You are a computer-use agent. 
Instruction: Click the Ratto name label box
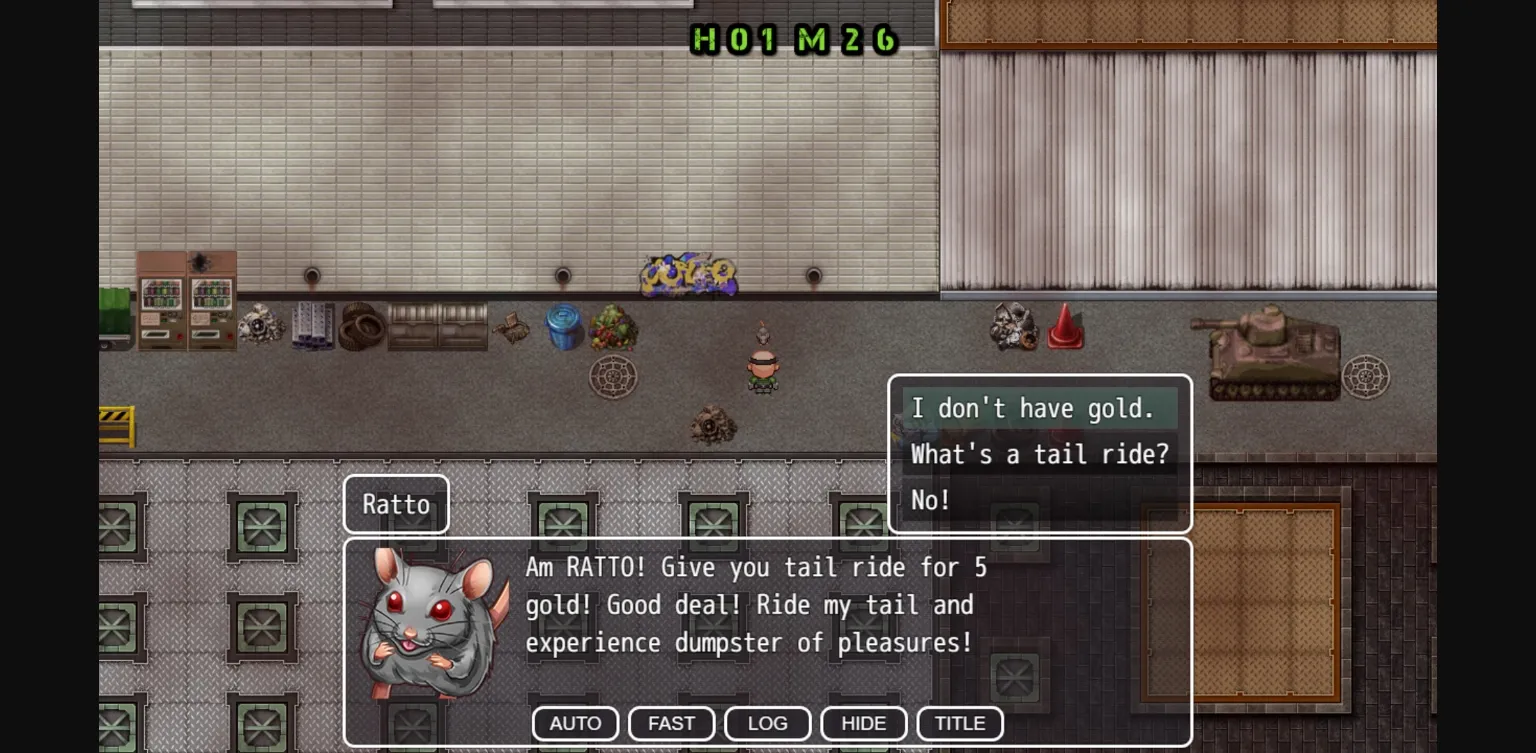point(396,504)
